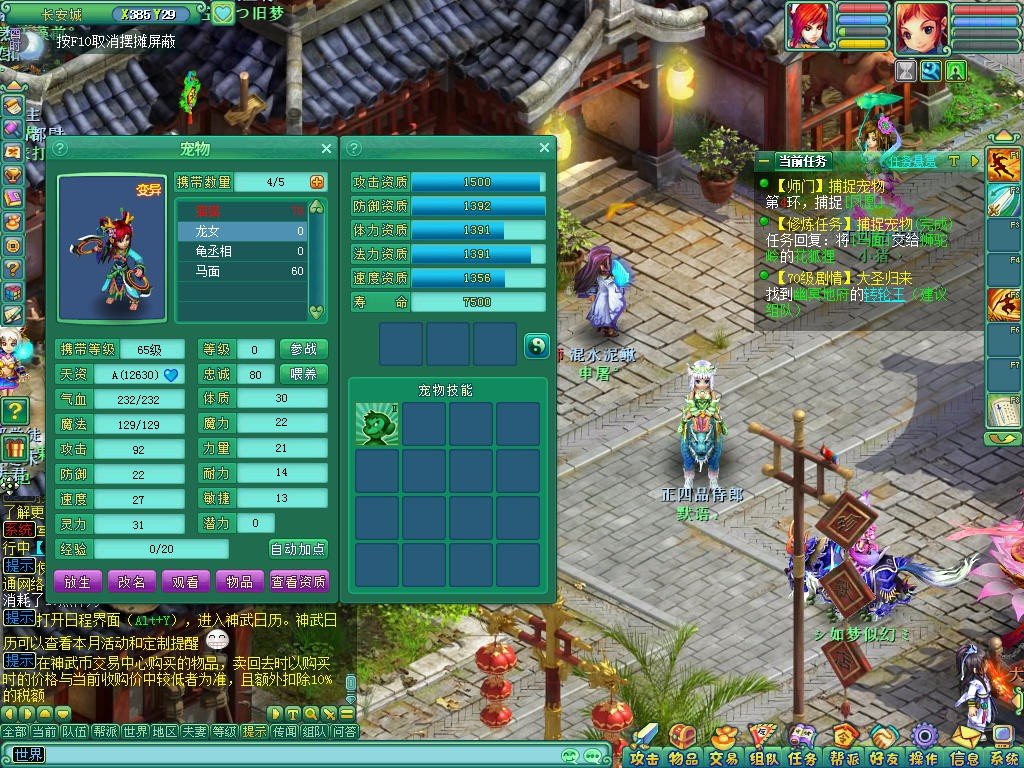Open 任务 quest menu in bottom bar

[803, 757]
